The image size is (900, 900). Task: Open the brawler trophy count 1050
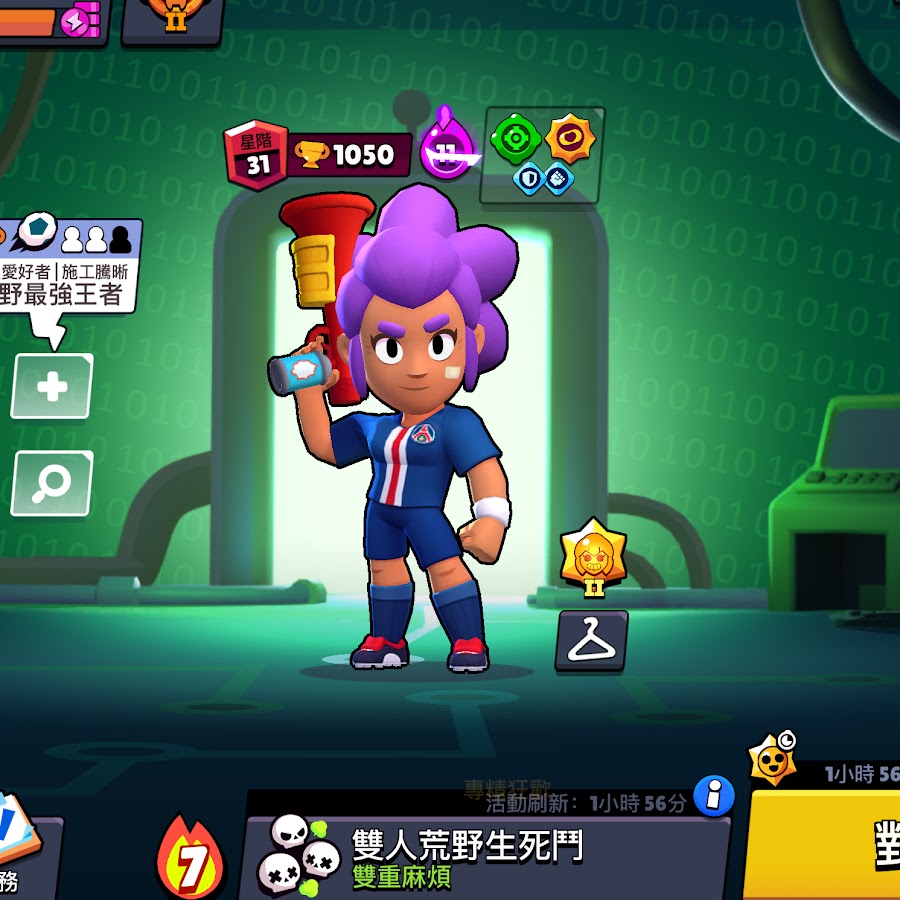coord(350,155)
